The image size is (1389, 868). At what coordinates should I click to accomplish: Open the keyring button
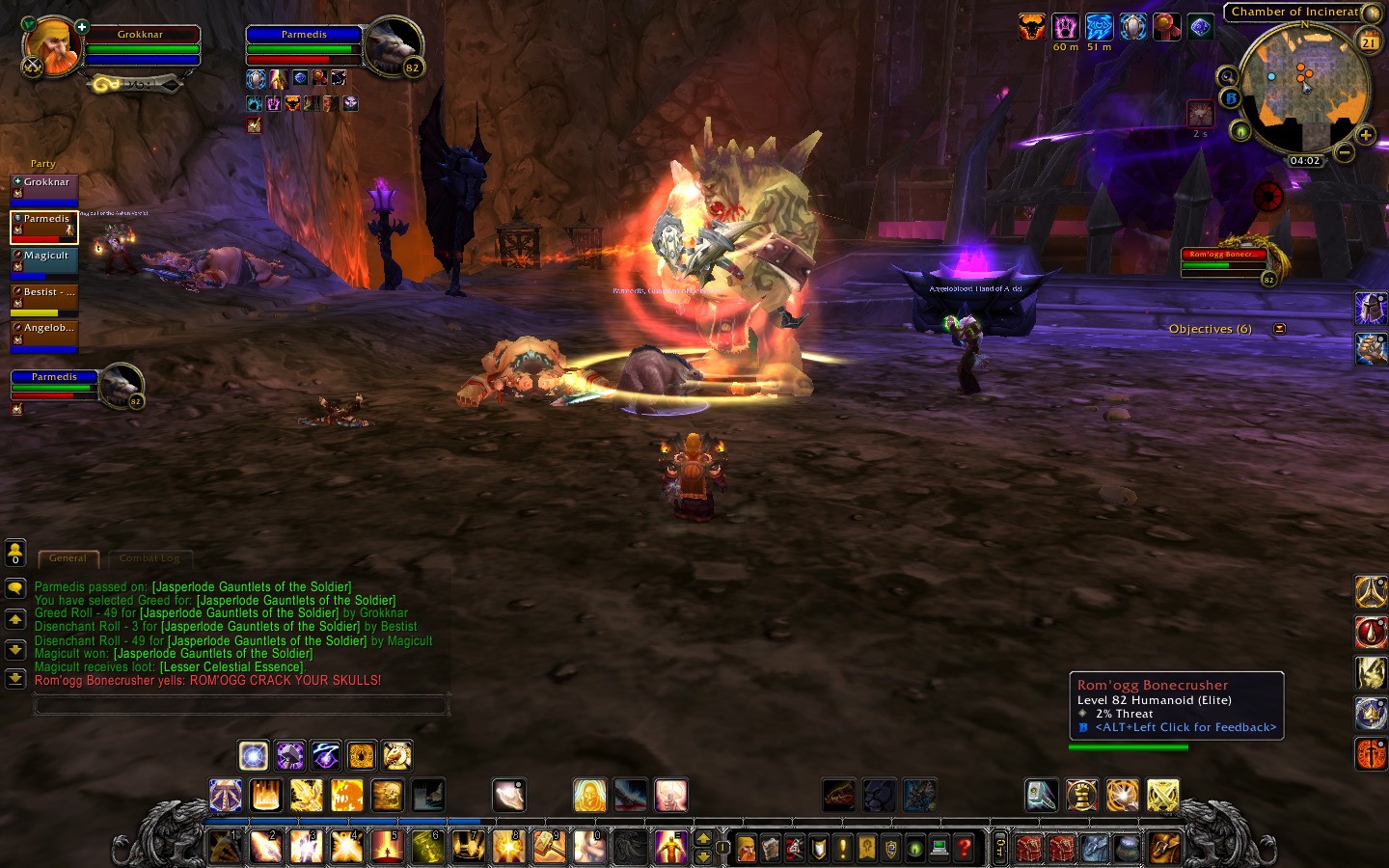[x=1000, y=849]
